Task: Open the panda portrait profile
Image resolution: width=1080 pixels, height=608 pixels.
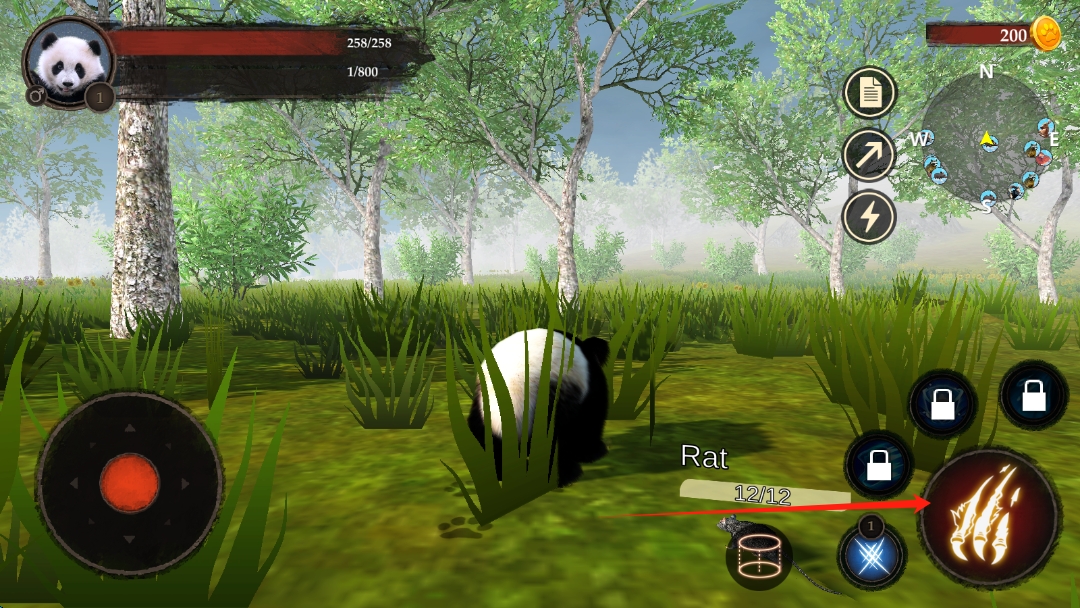Action: pos(67,60)
